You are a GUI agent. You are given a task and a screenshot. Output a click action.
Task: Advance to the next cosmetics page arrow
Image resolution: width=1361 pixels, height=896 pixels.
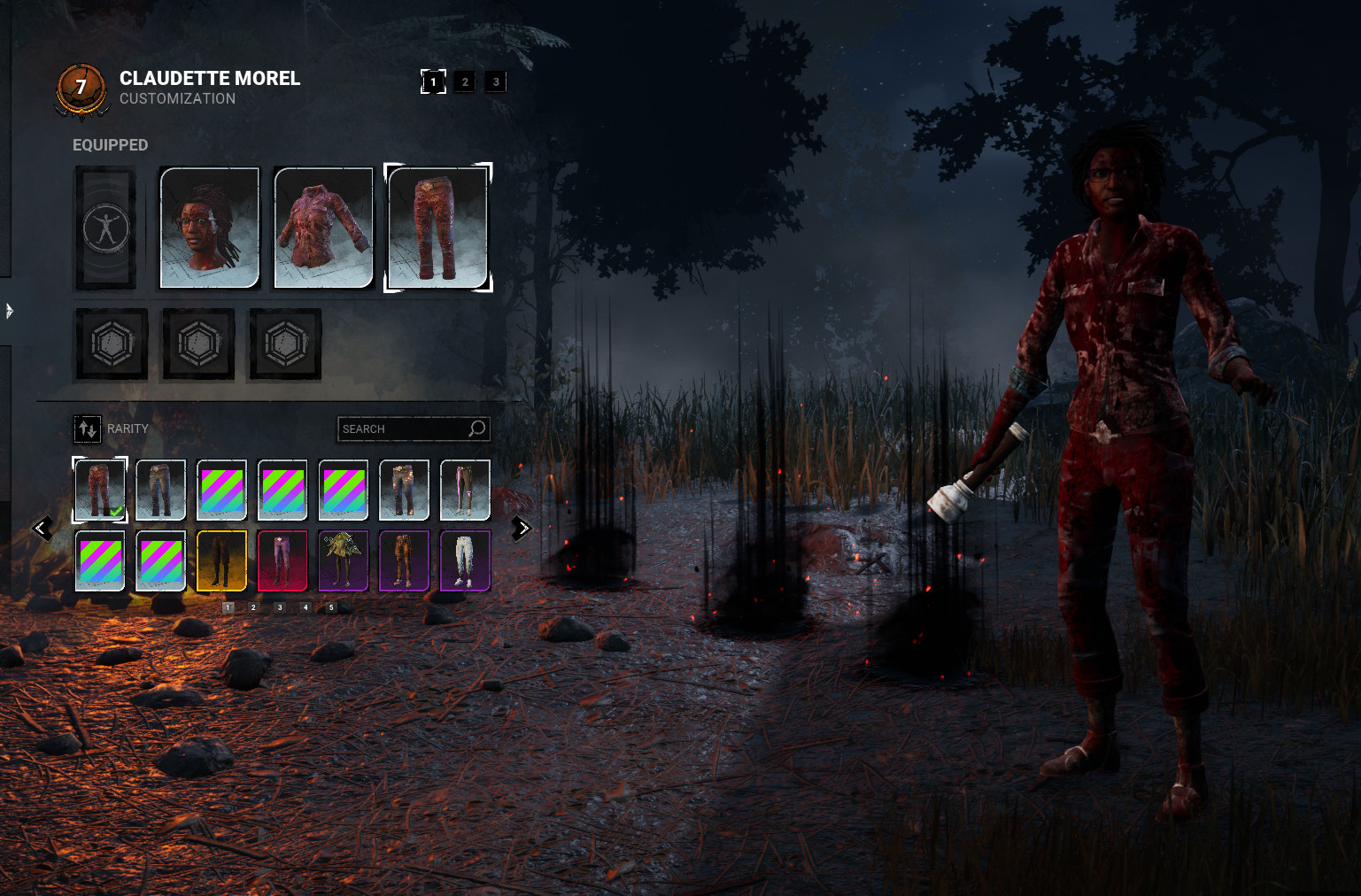pos(521,528)
